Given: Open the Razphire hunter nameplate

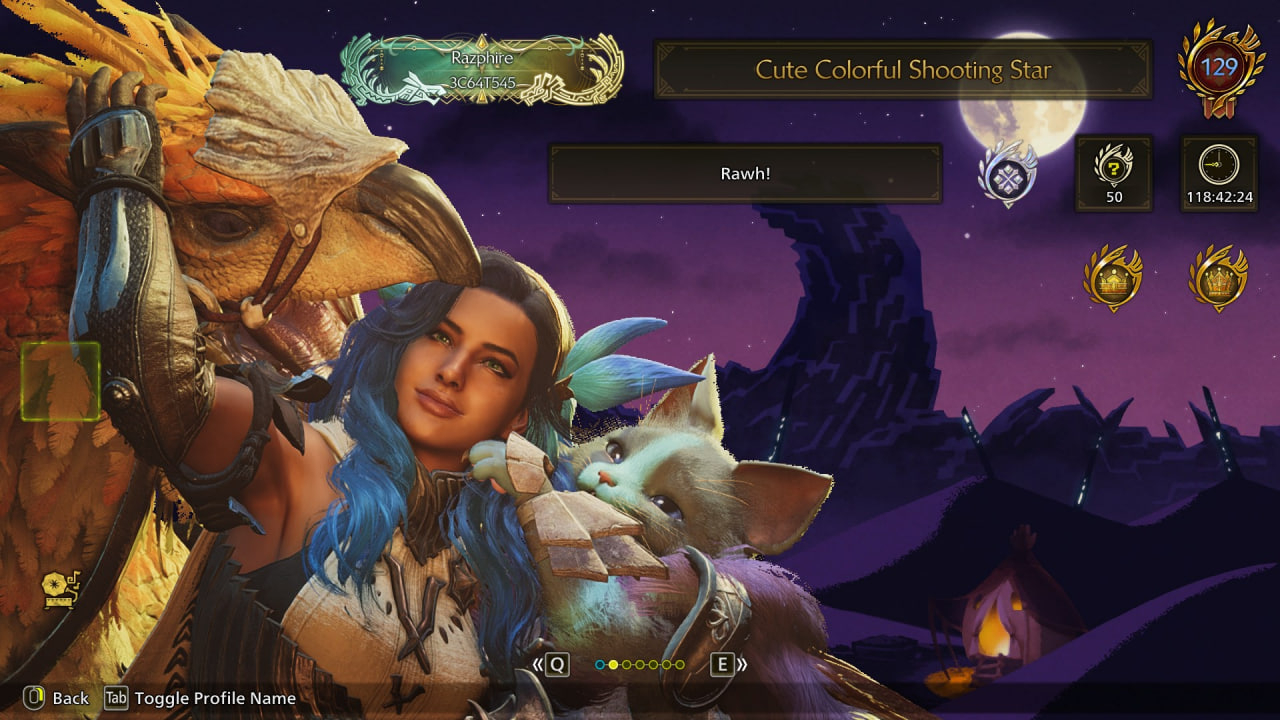Looking at the screenshot, I should tap(481, 70).
